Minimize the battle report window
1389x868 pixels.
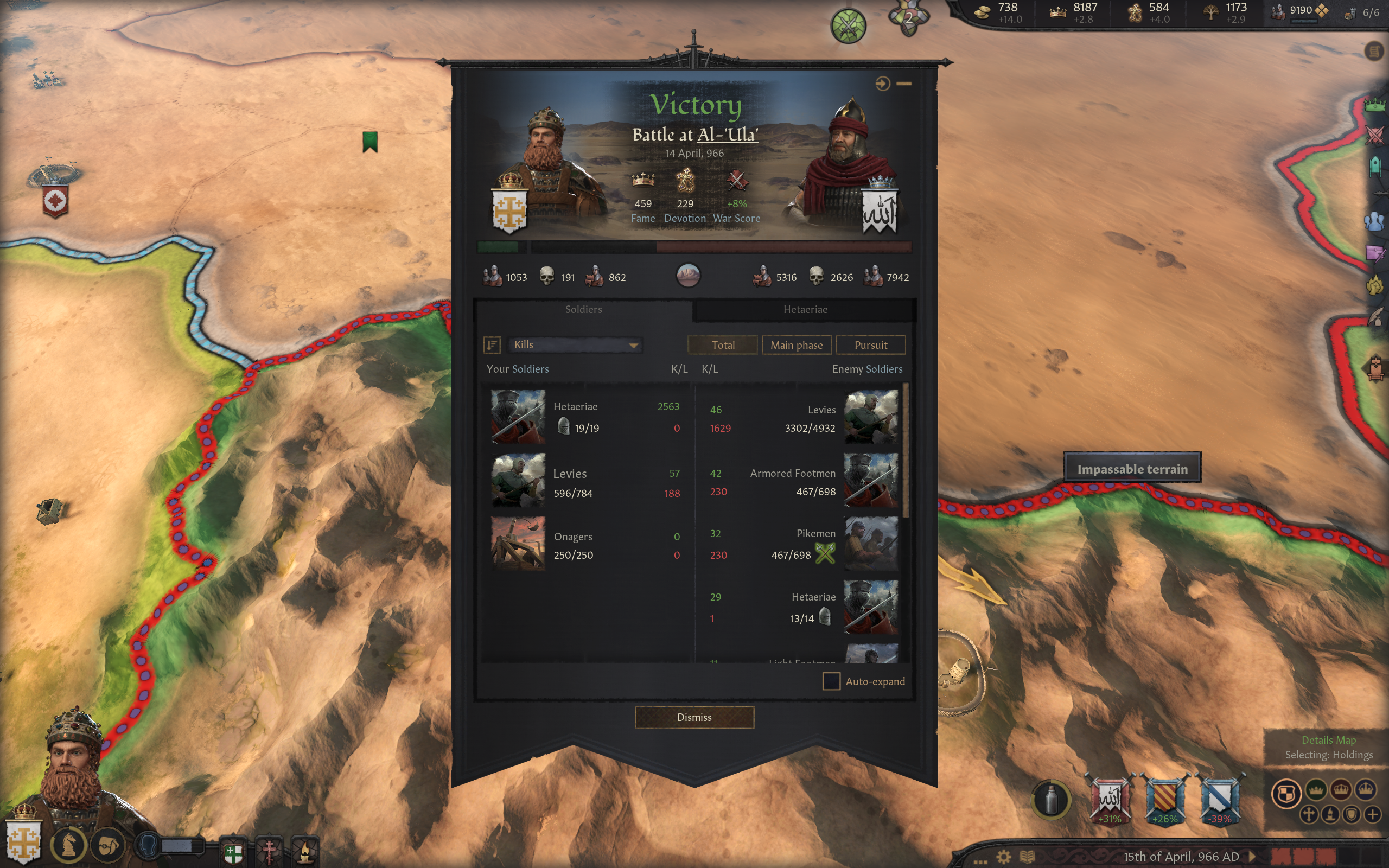pos(904,84)
